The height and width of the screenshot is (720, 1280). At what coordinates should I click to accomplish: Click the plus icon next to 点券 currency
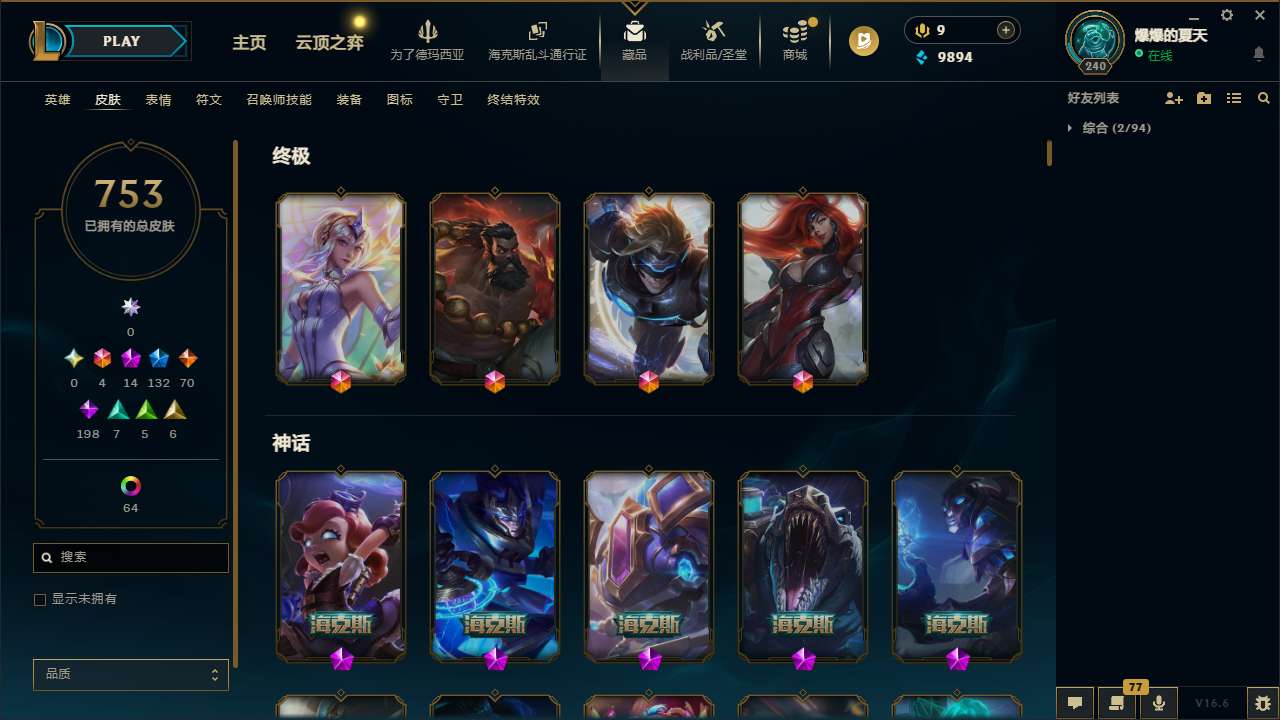tap(1004, 30)
